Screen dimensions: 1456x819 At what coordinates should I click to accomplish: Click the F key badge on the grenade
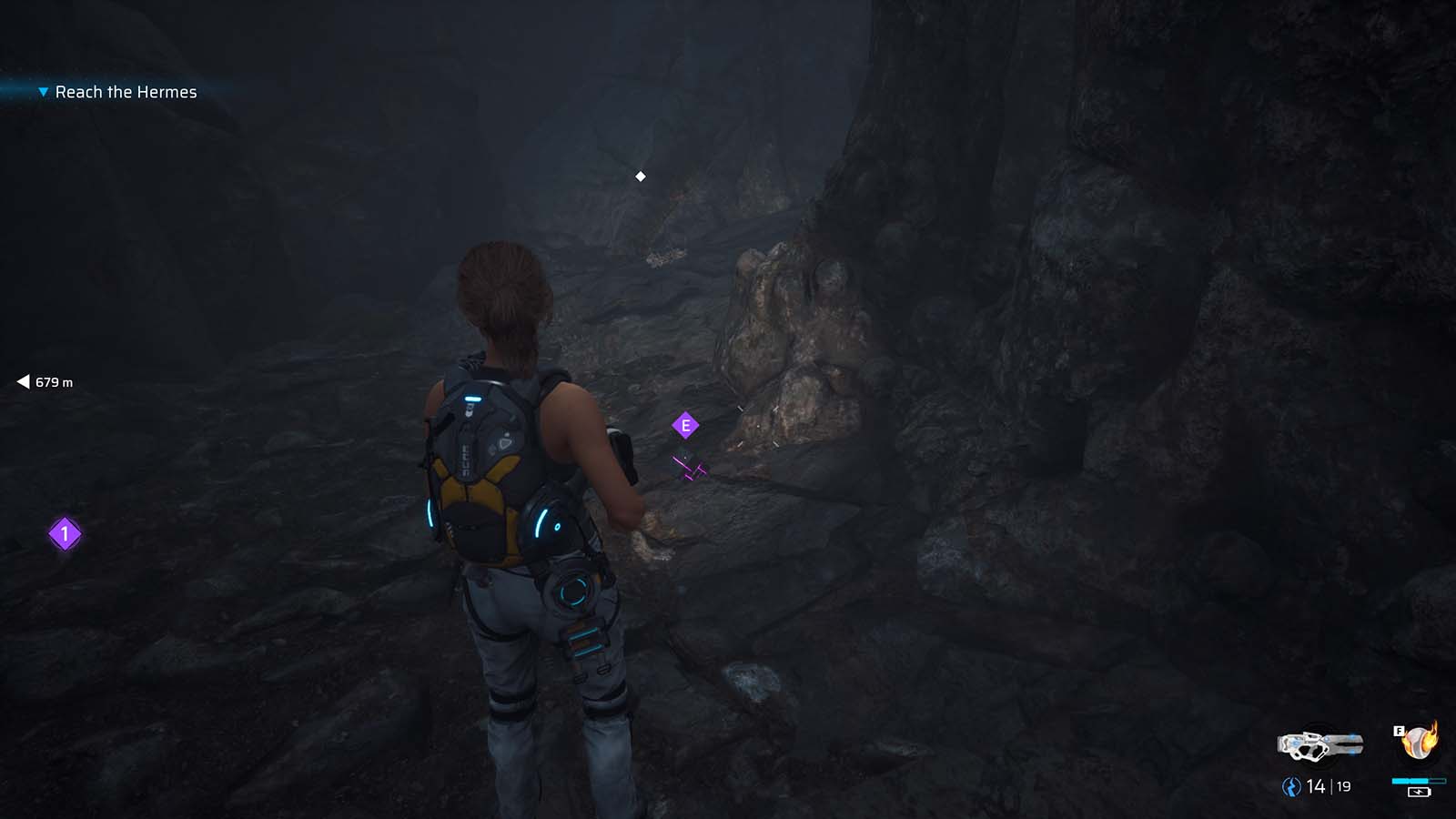point(1399,729)
